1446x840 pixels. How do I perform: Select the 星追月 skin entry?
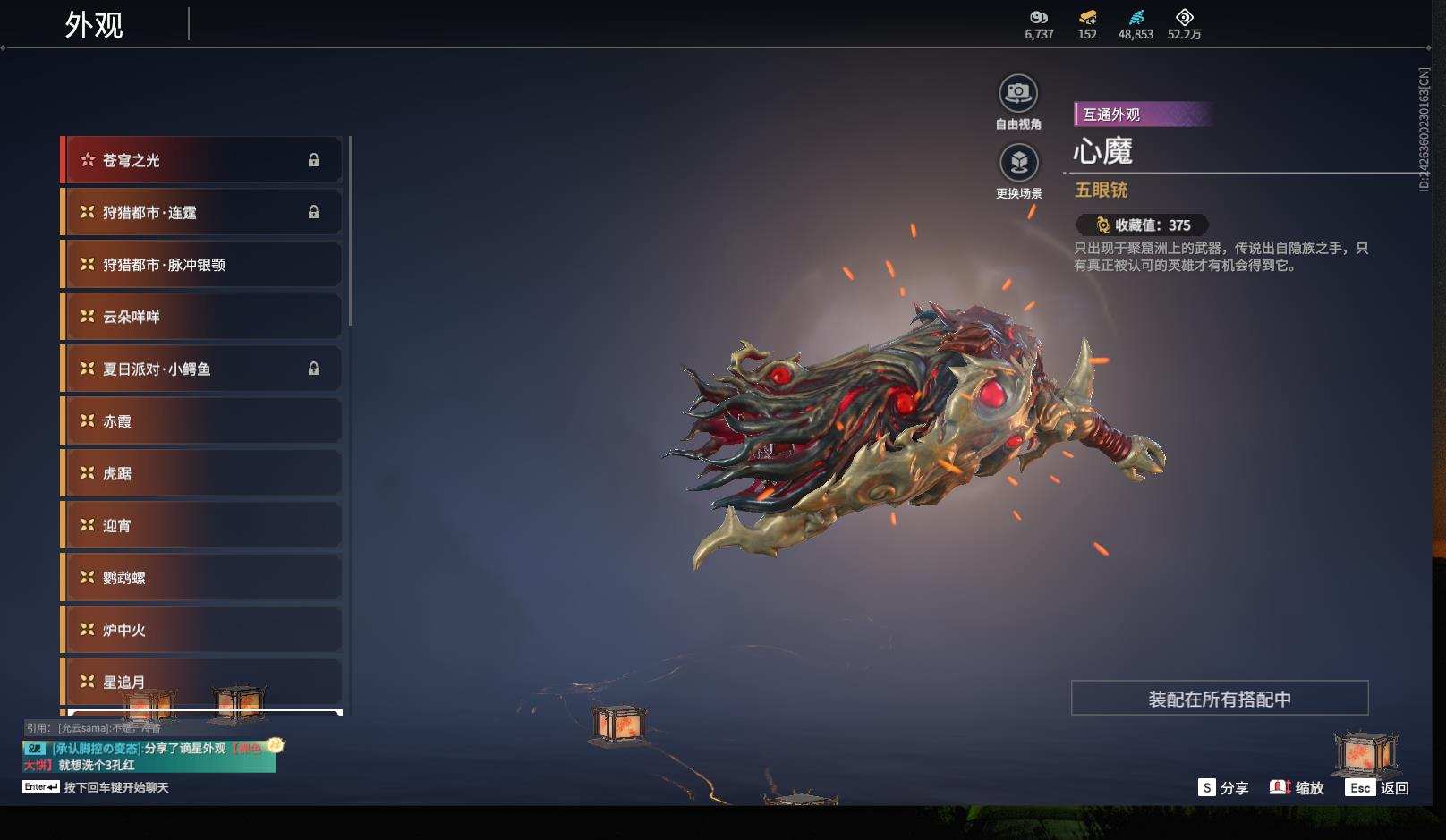click(201, 682)
